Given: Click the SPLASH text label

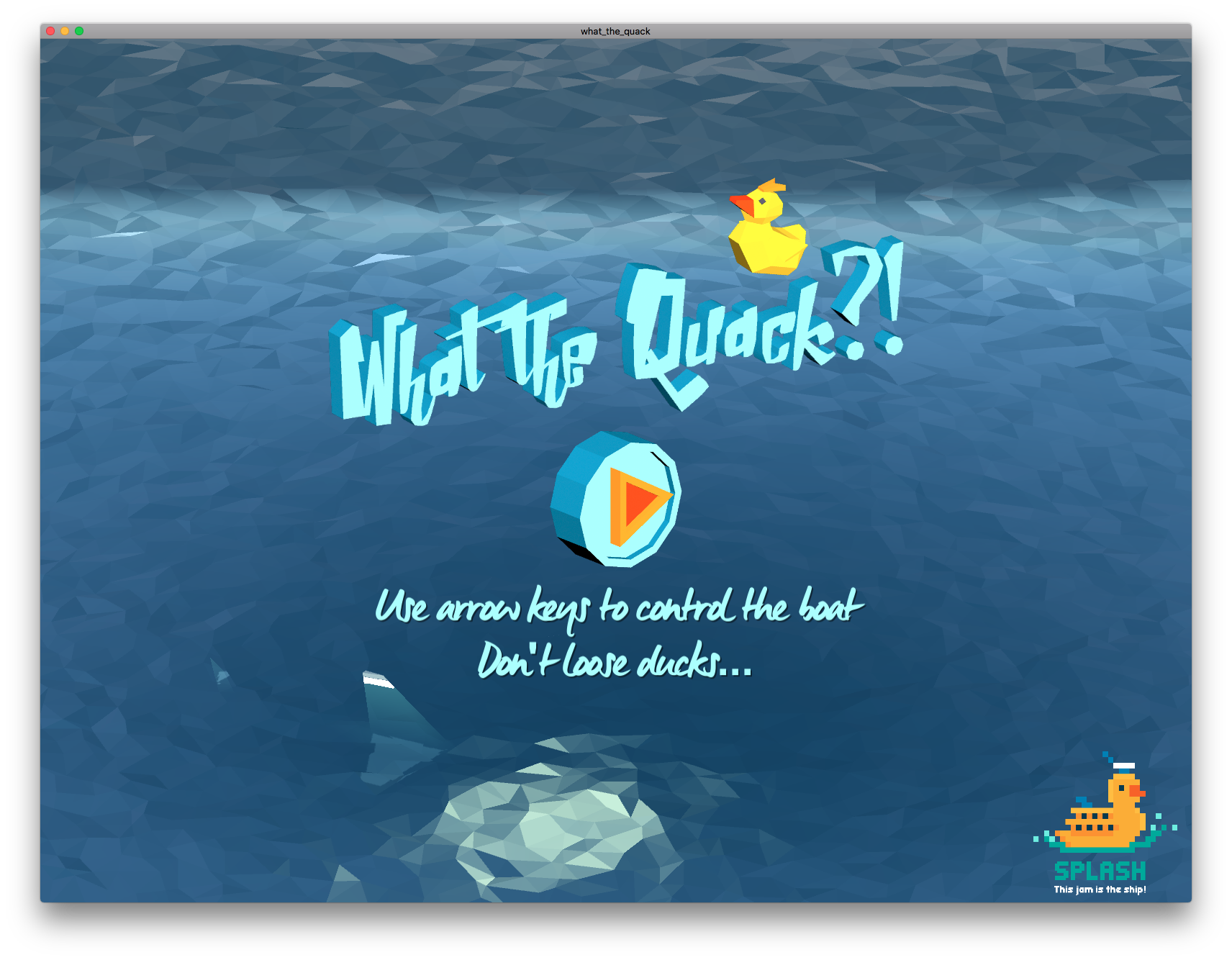Looking at the screenshot, I should 1099,870.
